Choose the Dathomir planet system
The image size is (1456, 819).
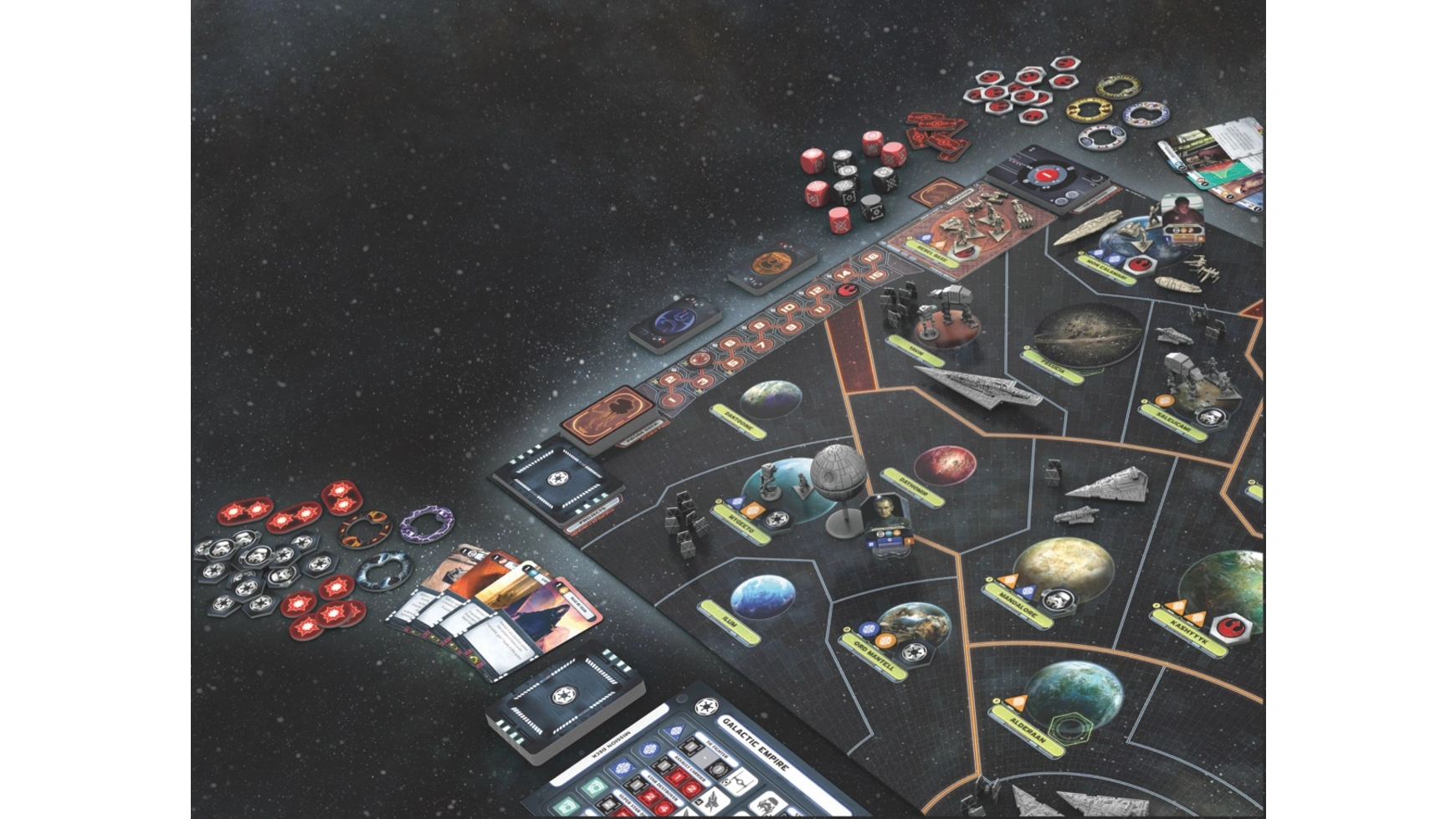point(945,465)
